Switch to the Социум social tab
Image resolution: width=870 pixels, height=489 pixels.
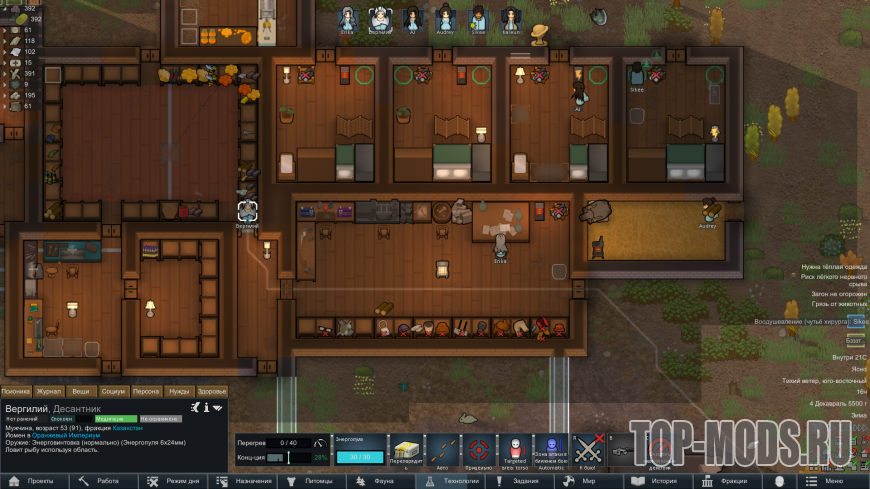(x=113, y=391)
